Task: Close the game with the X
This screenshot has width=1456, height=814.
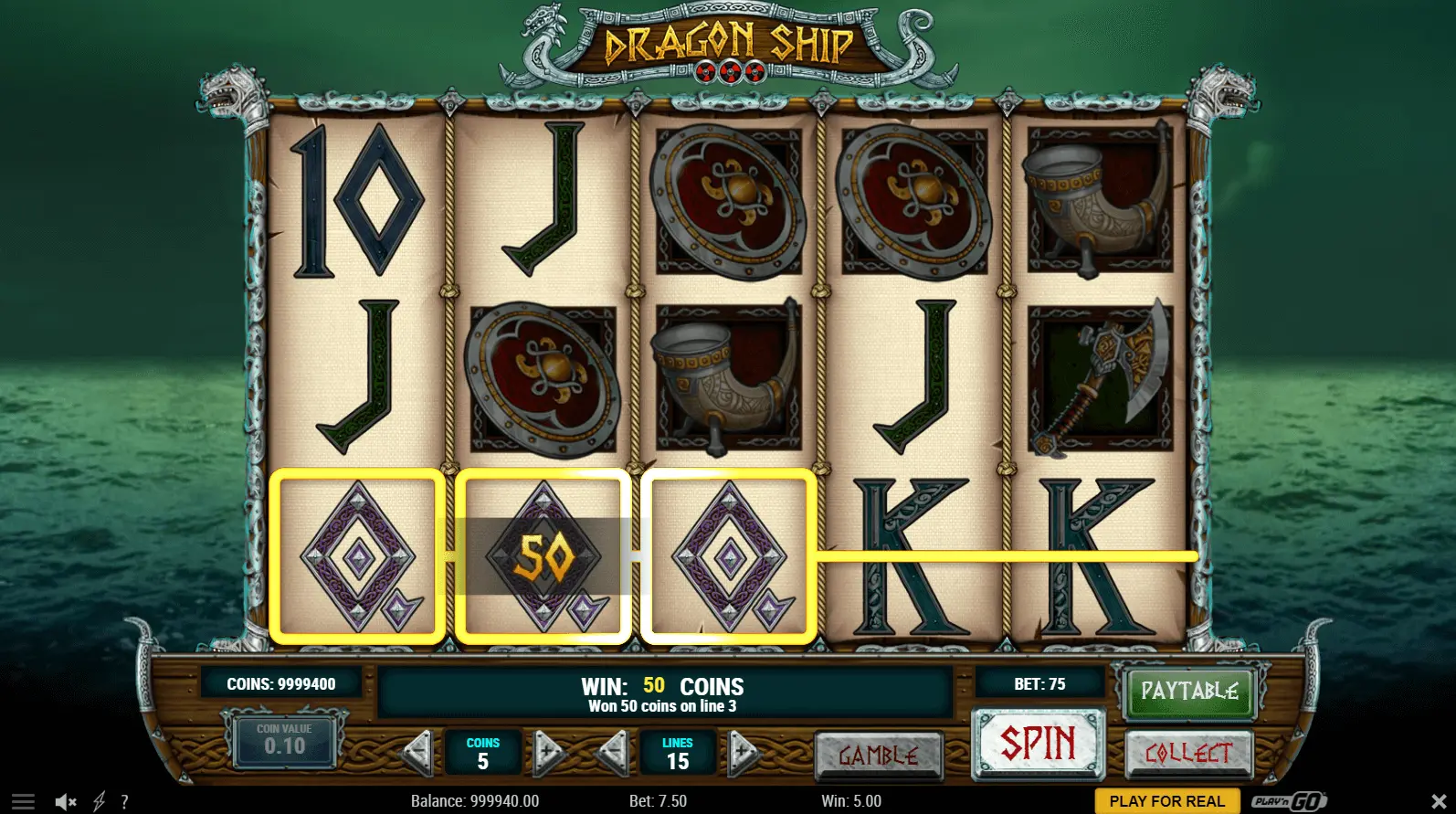Action: (x=1439, y=802)
